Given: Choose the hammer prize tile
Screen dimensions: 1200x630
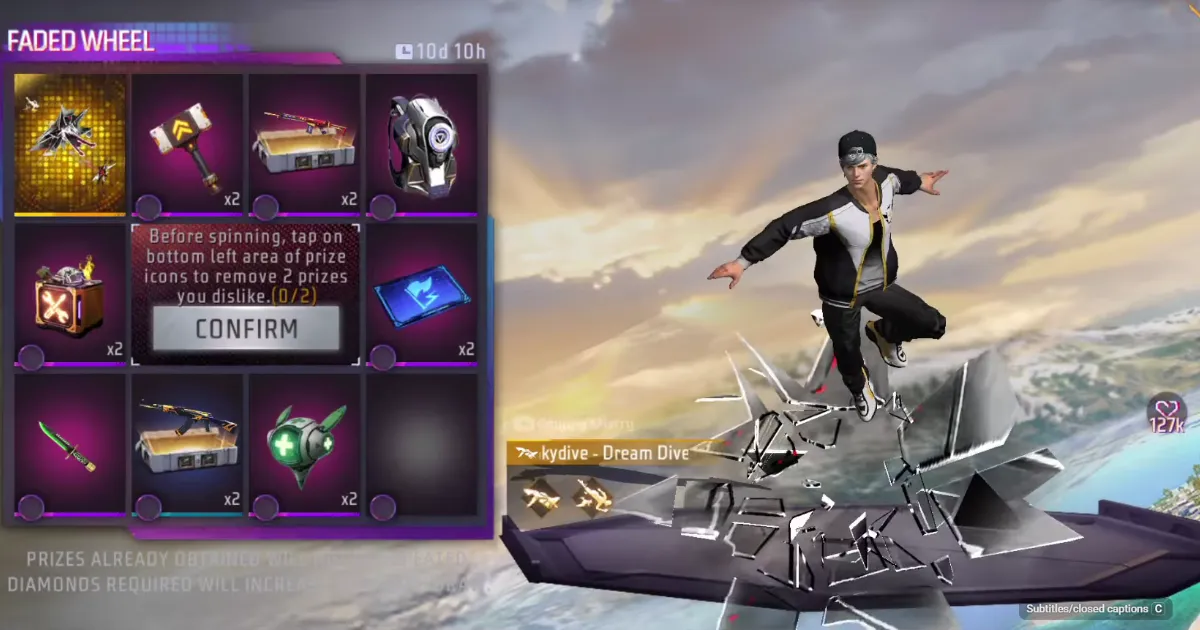Looking at the screenshot, I should 187,143.
